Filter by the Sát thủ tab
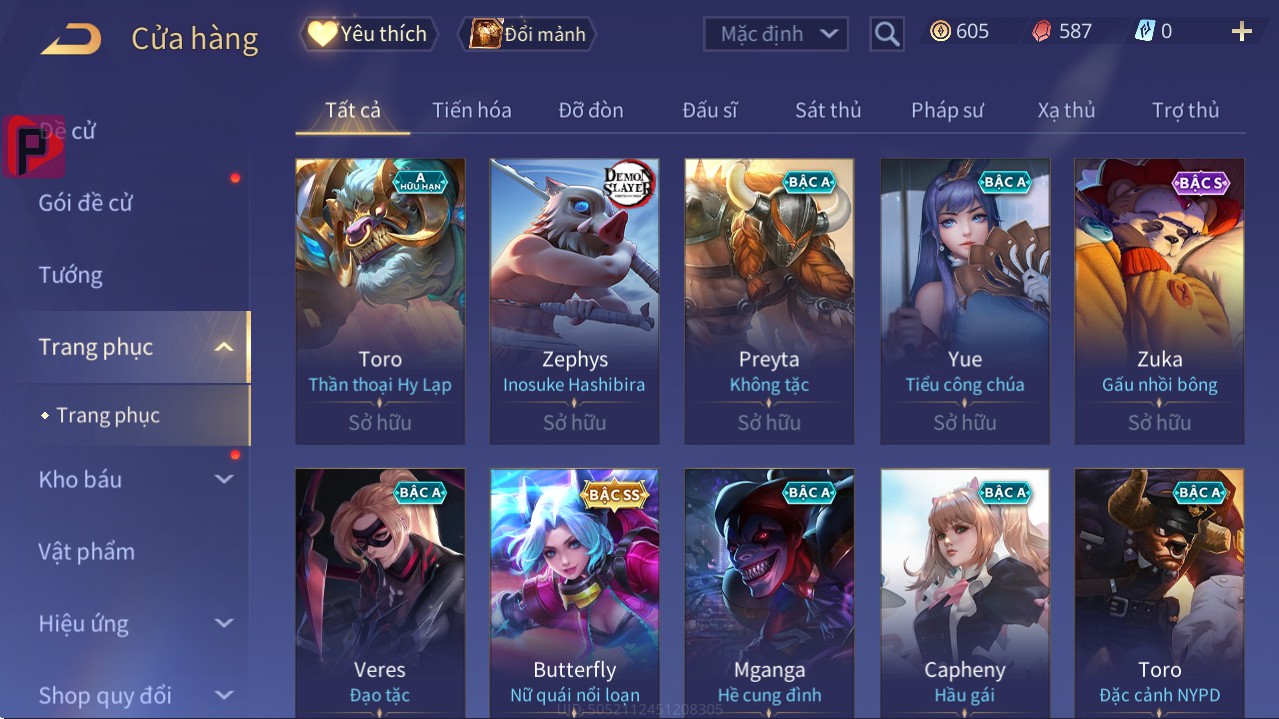This screenshot has height=719, width=1279. click(x=827, y=110)
